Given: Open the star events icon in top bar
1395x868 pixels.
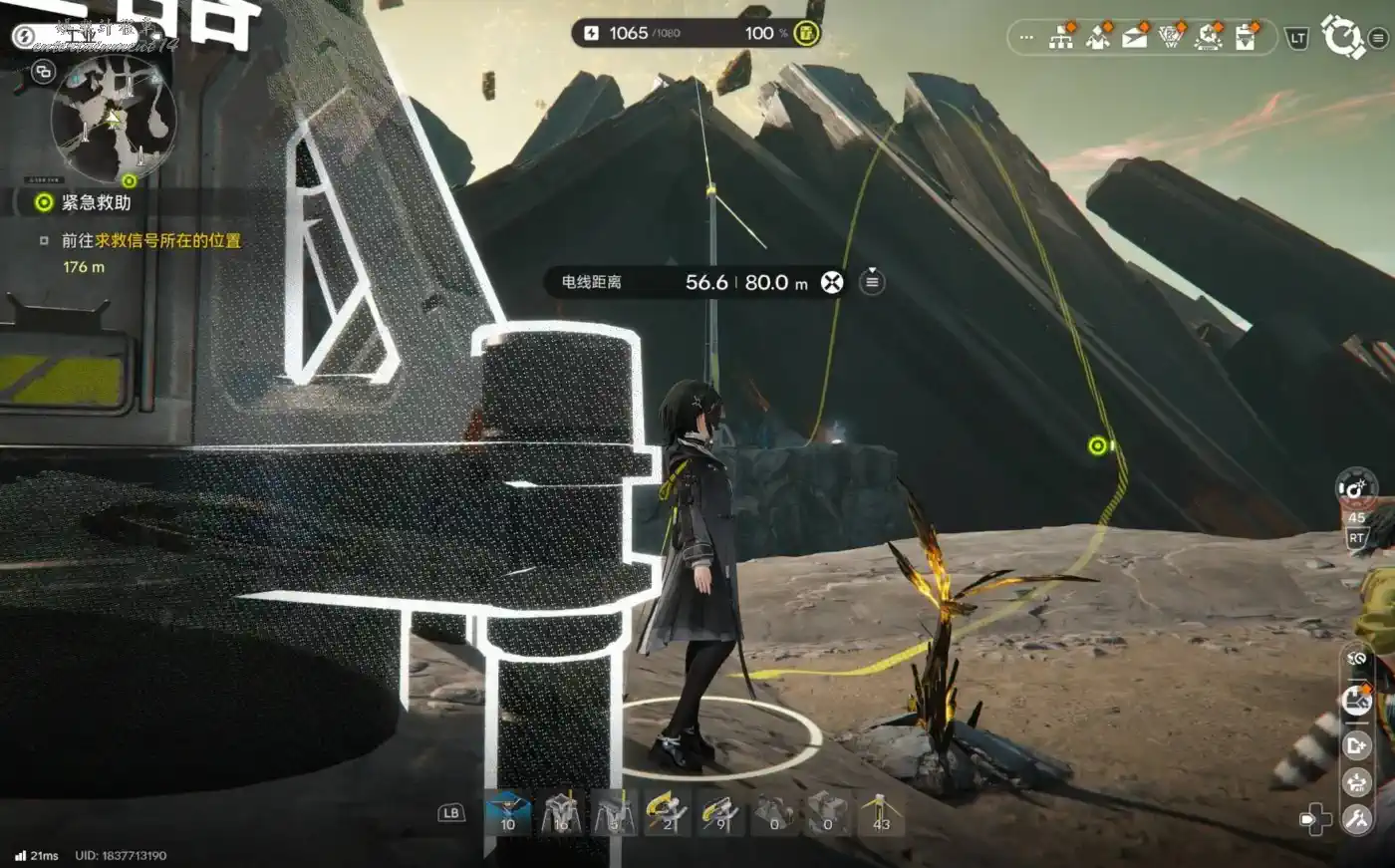Looking at the screenshot, I should (1209, 38).
